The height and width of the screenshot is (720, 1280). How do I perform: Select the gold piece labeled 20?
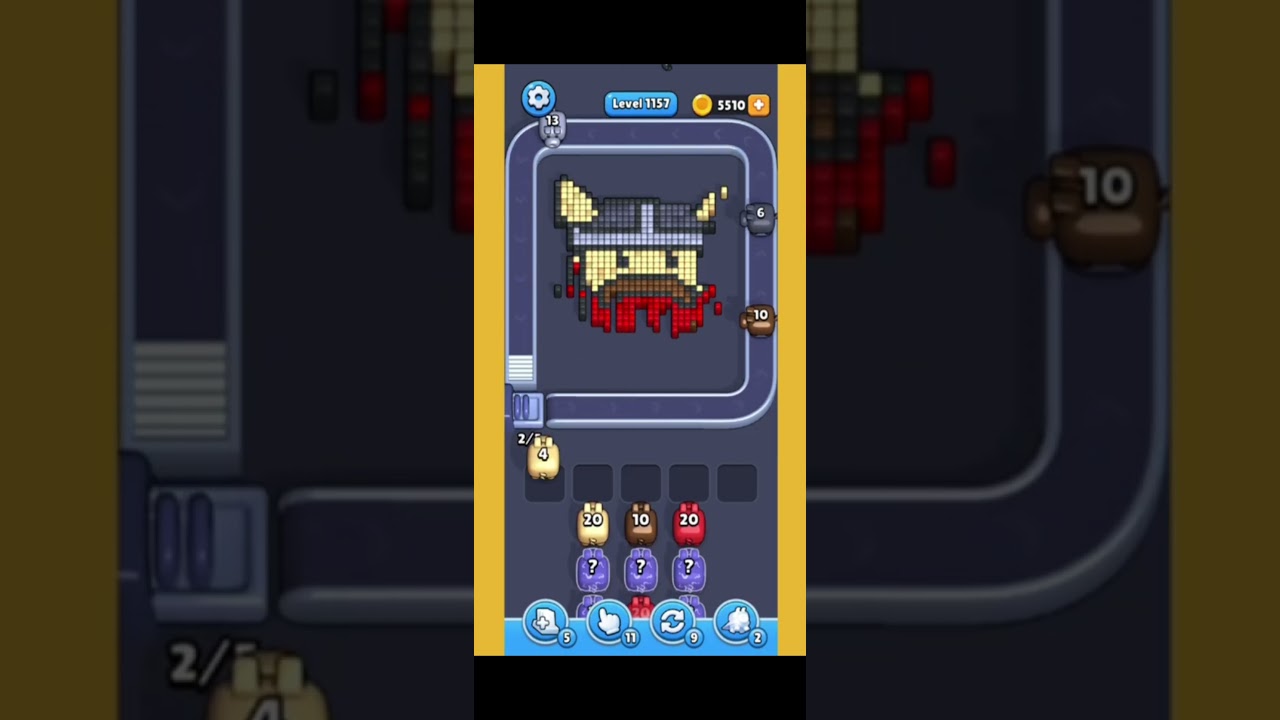click(x=593, y=525)
